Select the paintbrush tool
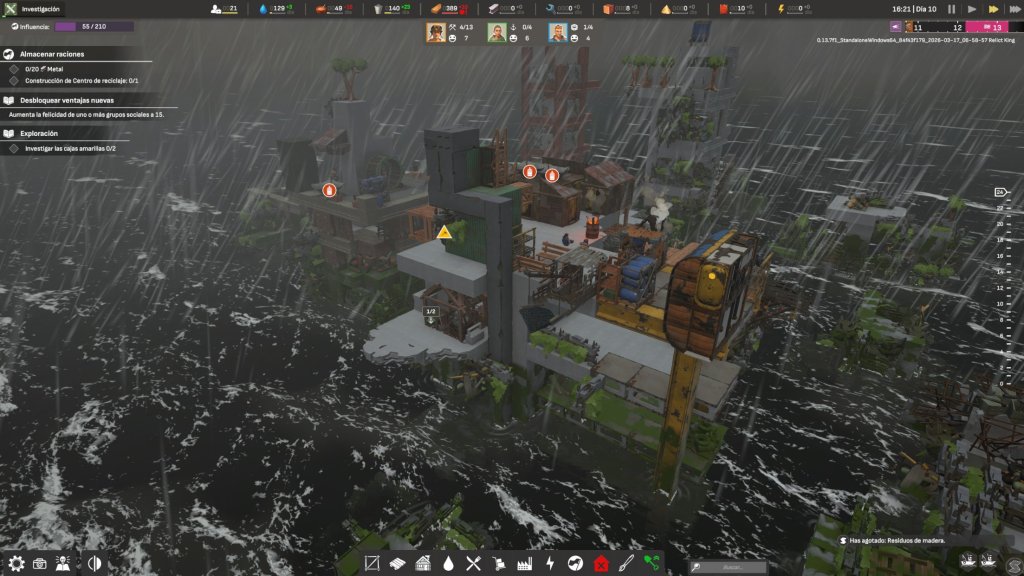 point(626,564)
